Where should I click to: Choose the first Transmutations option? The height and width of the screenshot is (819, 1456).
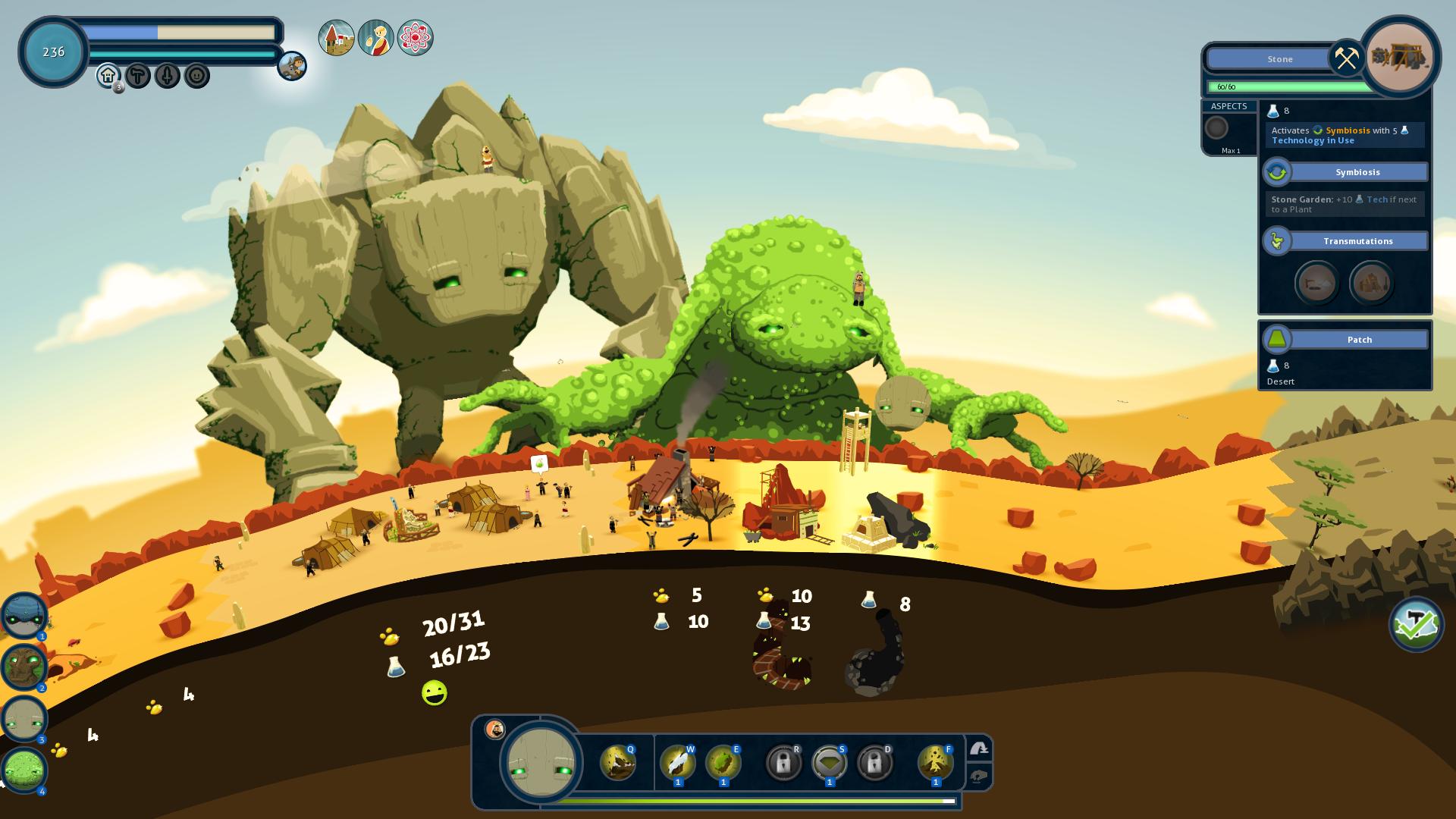[1316, 283]
